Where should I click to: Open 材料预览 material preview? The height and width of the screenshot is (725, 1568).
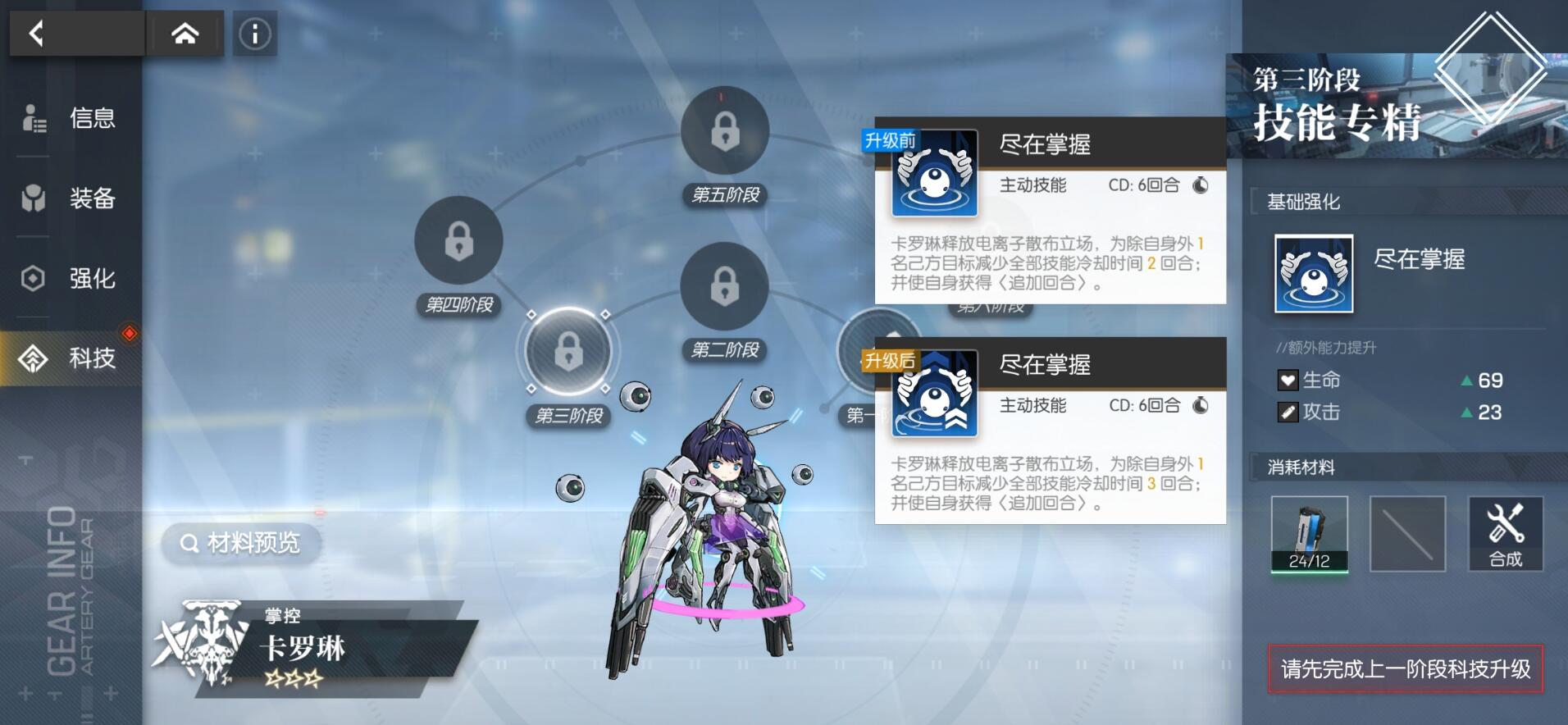(242, 544)
